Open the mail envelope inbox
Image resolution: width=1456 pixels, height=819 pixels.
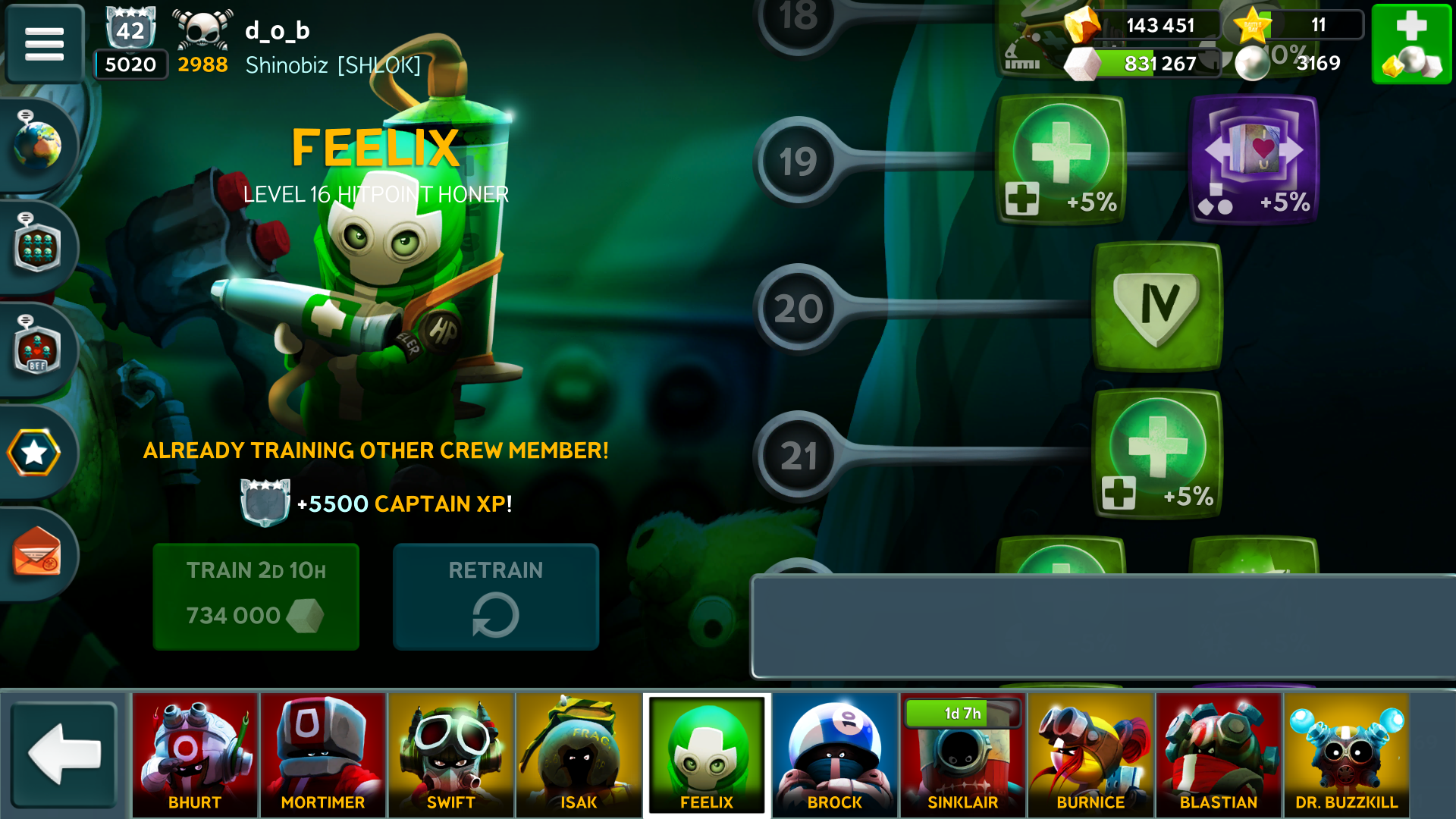tap(36, 554)
